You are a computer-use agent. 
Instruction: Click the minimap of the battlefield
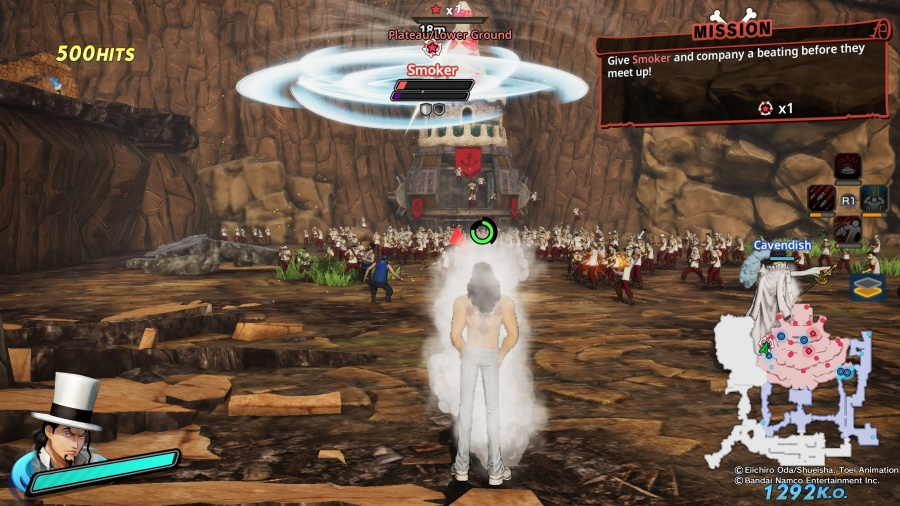(792, 385)
